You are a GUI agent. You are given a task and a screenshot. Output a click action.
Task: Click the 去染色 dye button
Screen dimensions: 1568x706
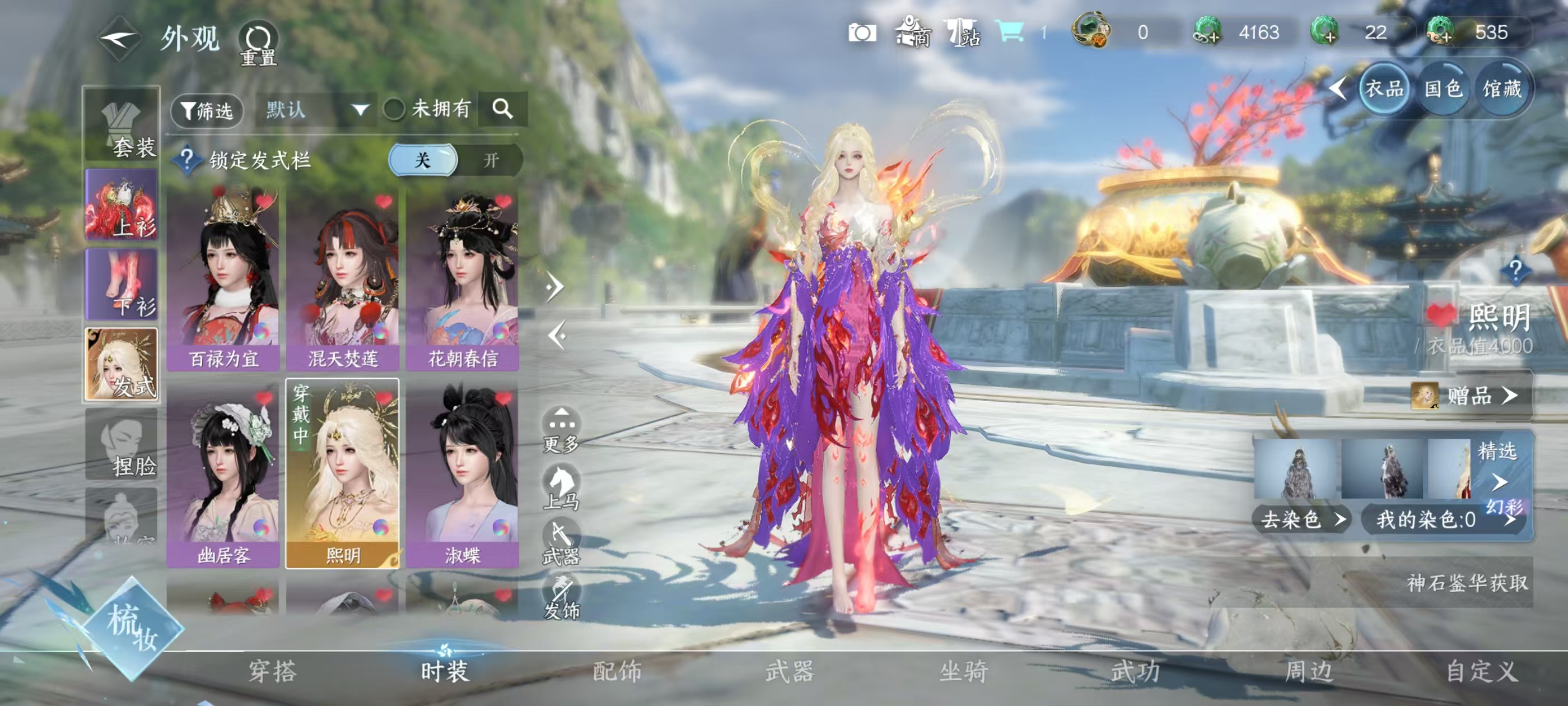(1300, 519)
